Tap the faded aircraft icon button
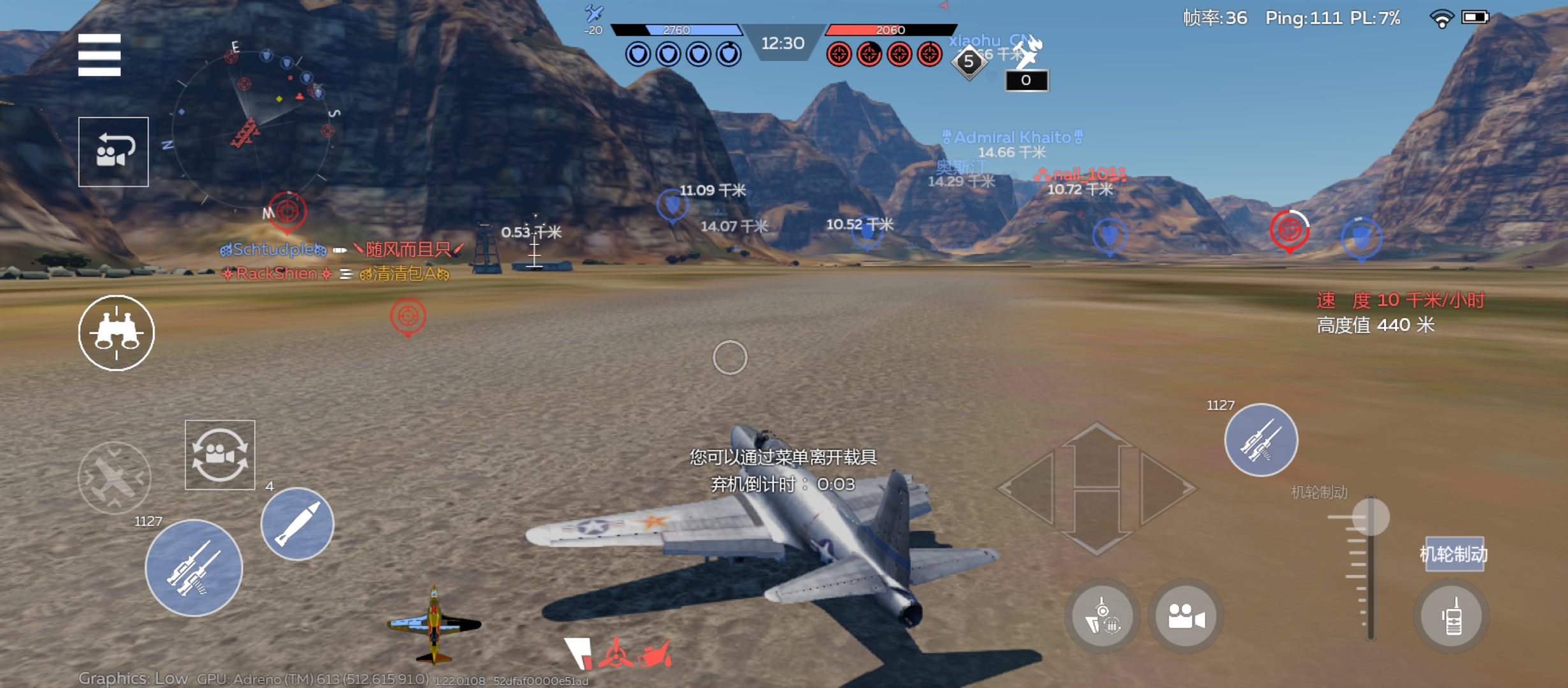 click(x=115, y=477)
